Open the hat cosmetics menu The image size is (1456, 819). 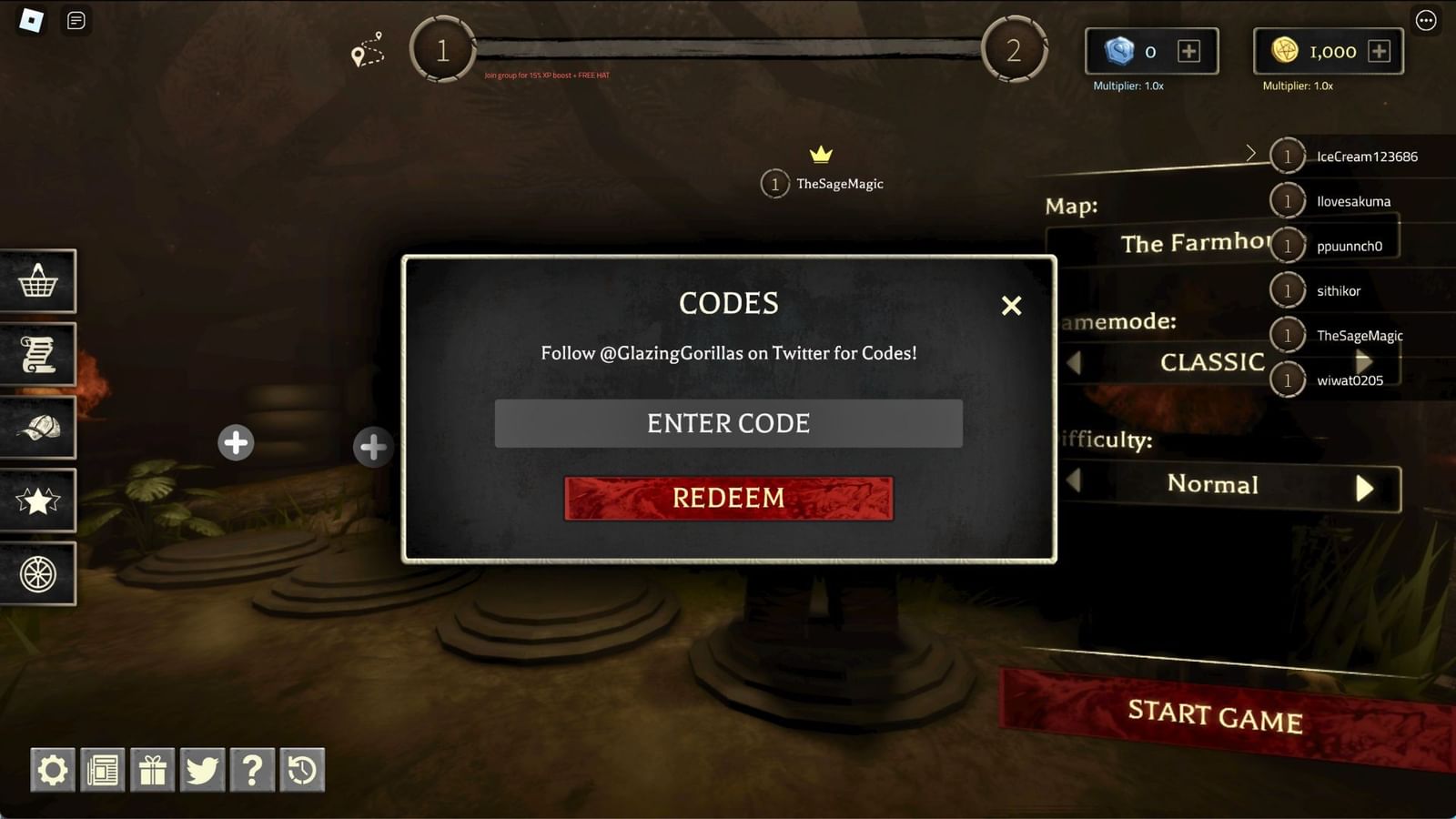point(39,427)
